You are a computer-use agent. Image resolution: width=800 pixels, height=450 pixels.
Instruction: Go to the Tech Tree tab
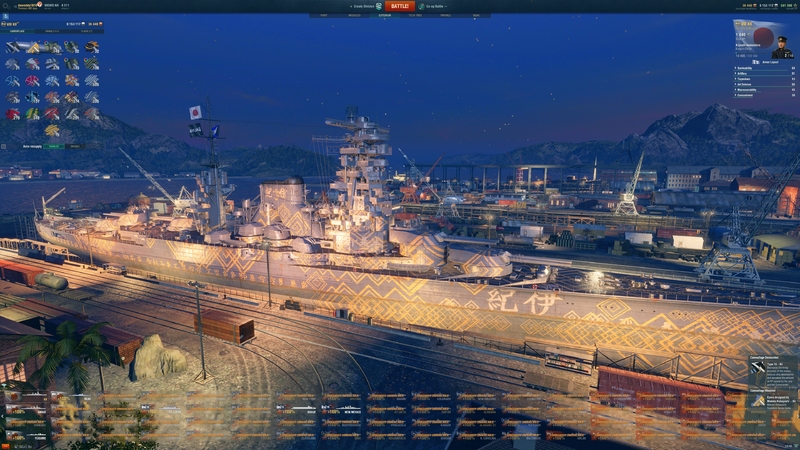(415, 16)
